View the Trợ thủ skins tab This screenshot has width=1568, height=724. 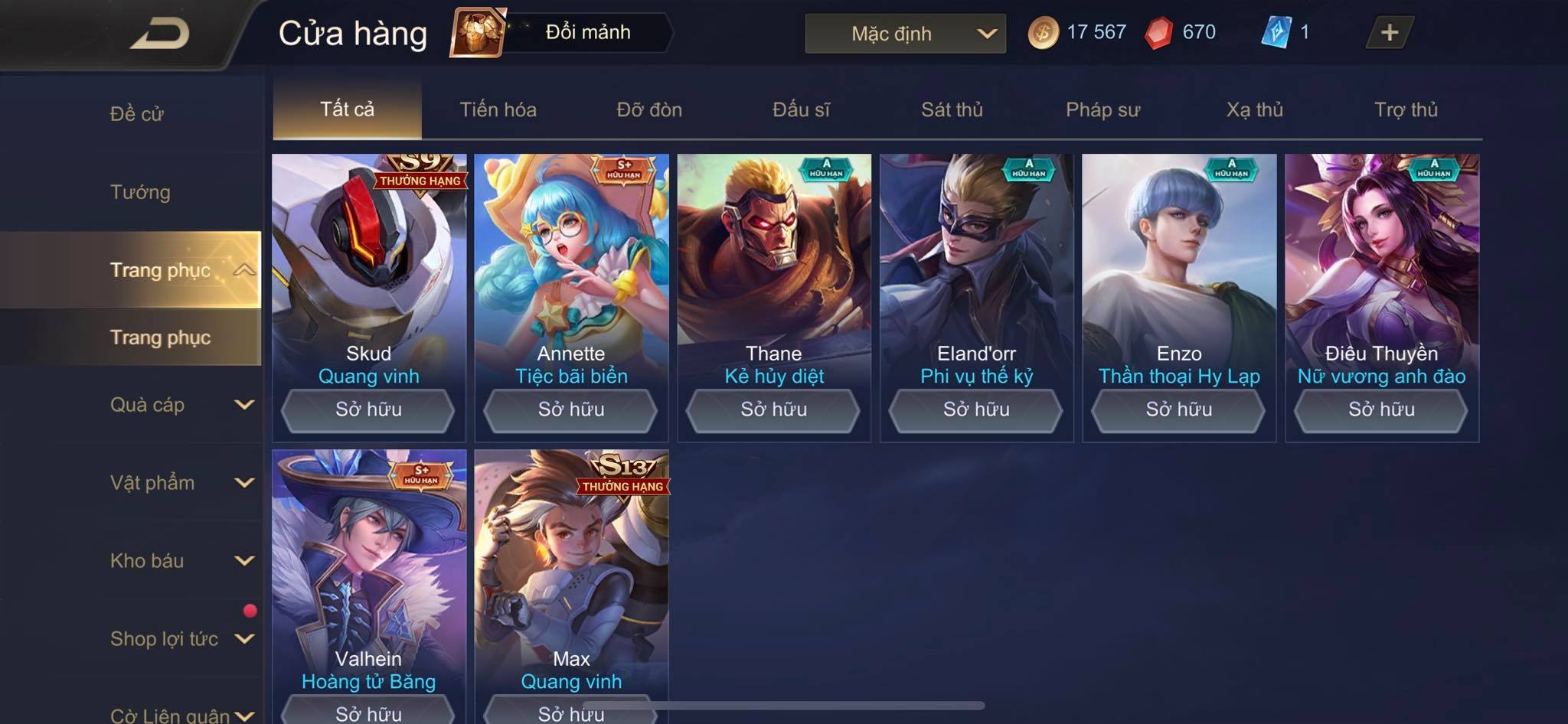(1406, 109)
